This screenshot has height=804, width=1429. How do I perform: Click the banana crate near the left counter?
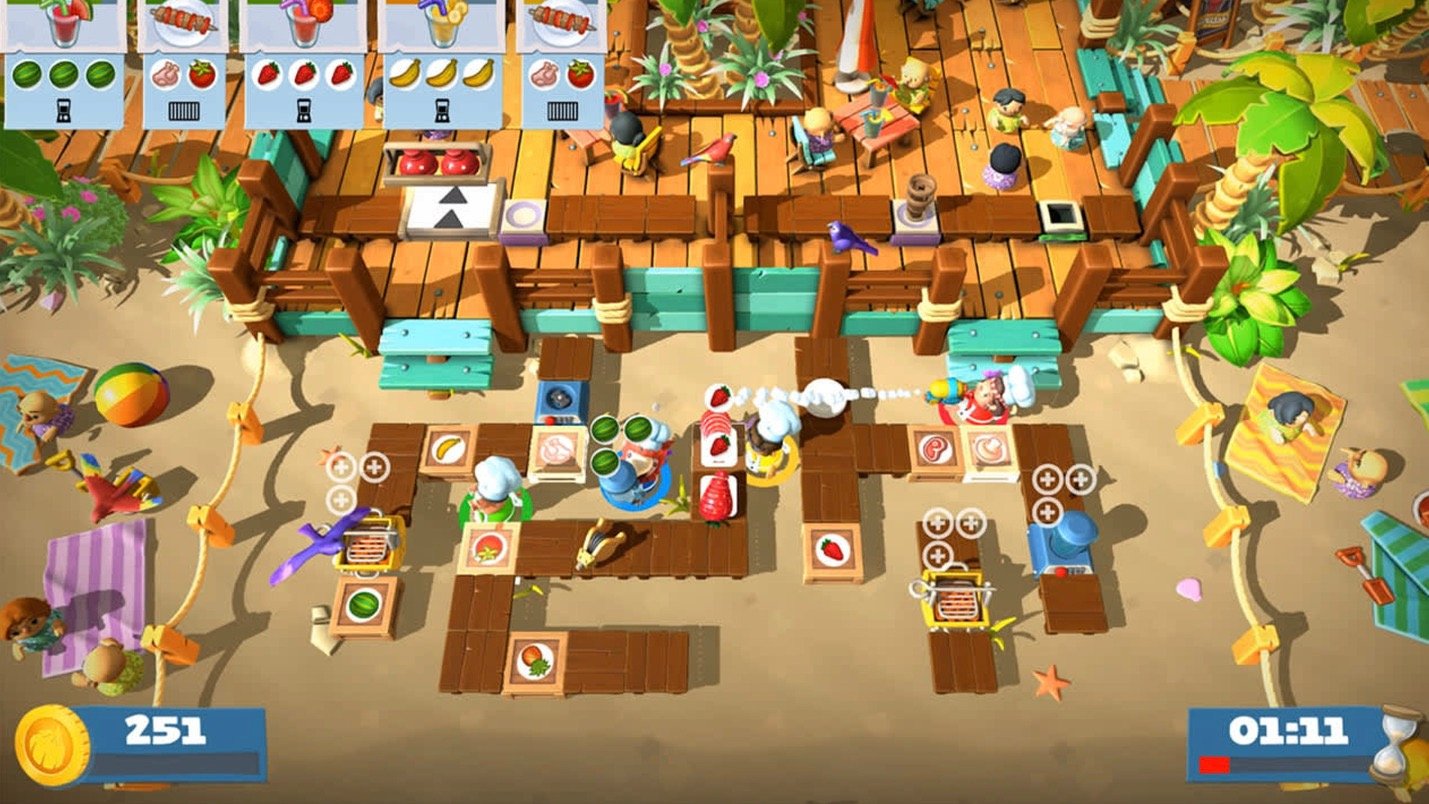click(x=446, y=447)
